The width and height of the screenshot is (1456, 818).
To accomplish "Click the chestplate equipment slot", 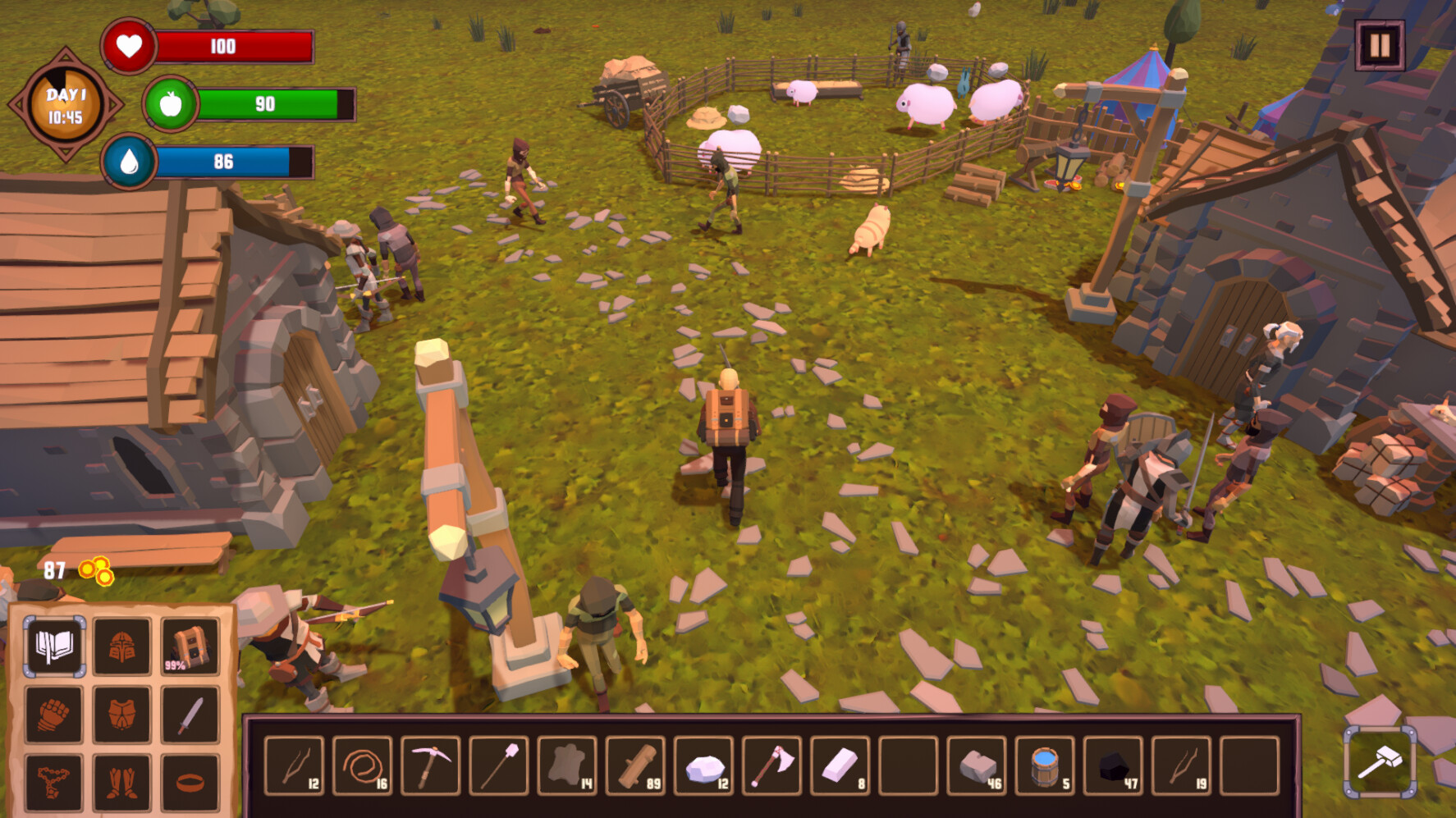I will click(x=121, y=713).
